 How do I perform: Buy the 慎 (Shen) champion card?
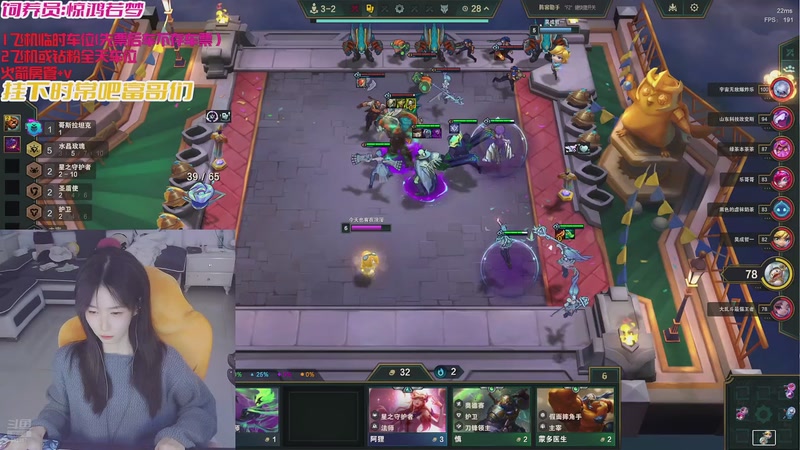(491, 416)
